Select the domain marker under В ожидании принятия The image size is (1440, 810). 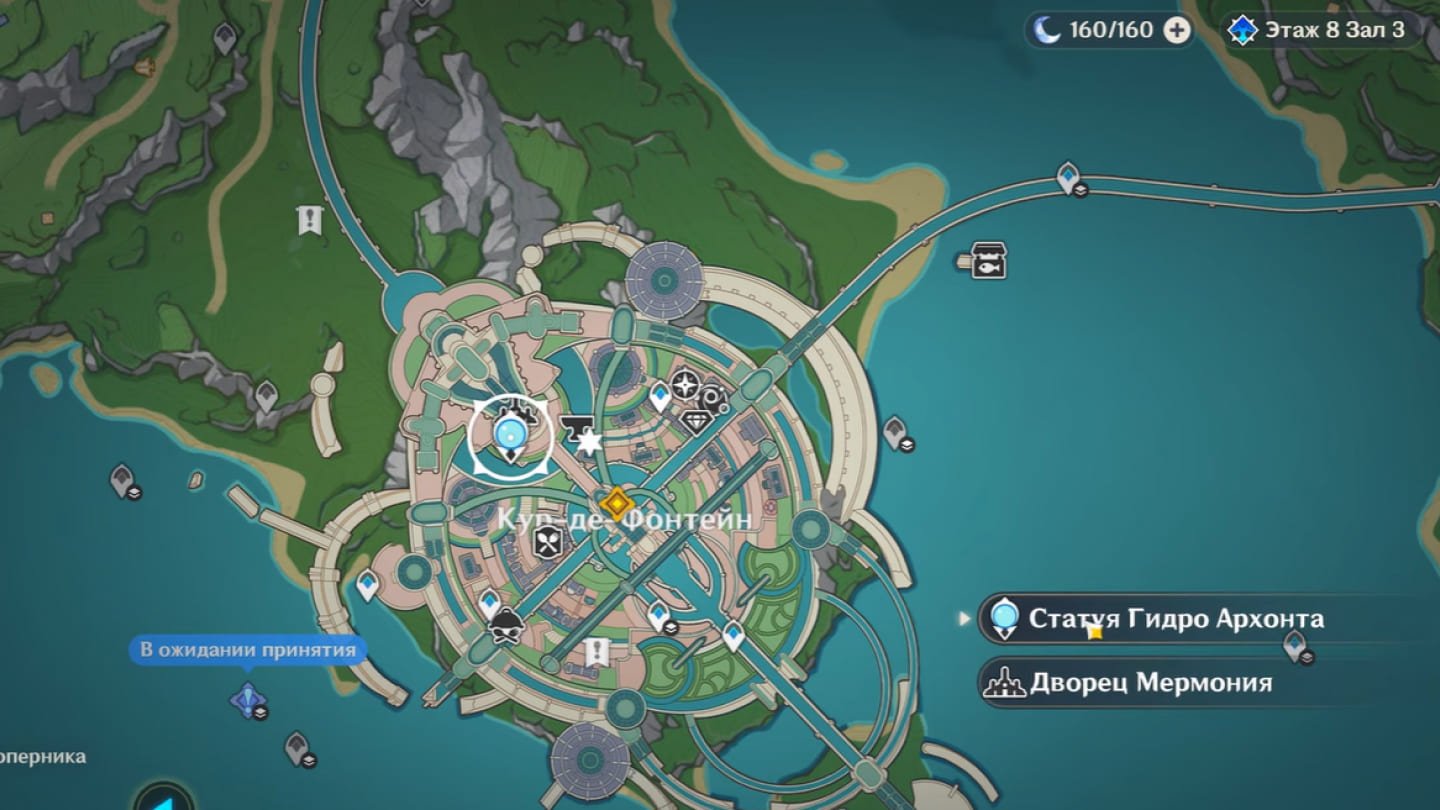coord(246,699)
